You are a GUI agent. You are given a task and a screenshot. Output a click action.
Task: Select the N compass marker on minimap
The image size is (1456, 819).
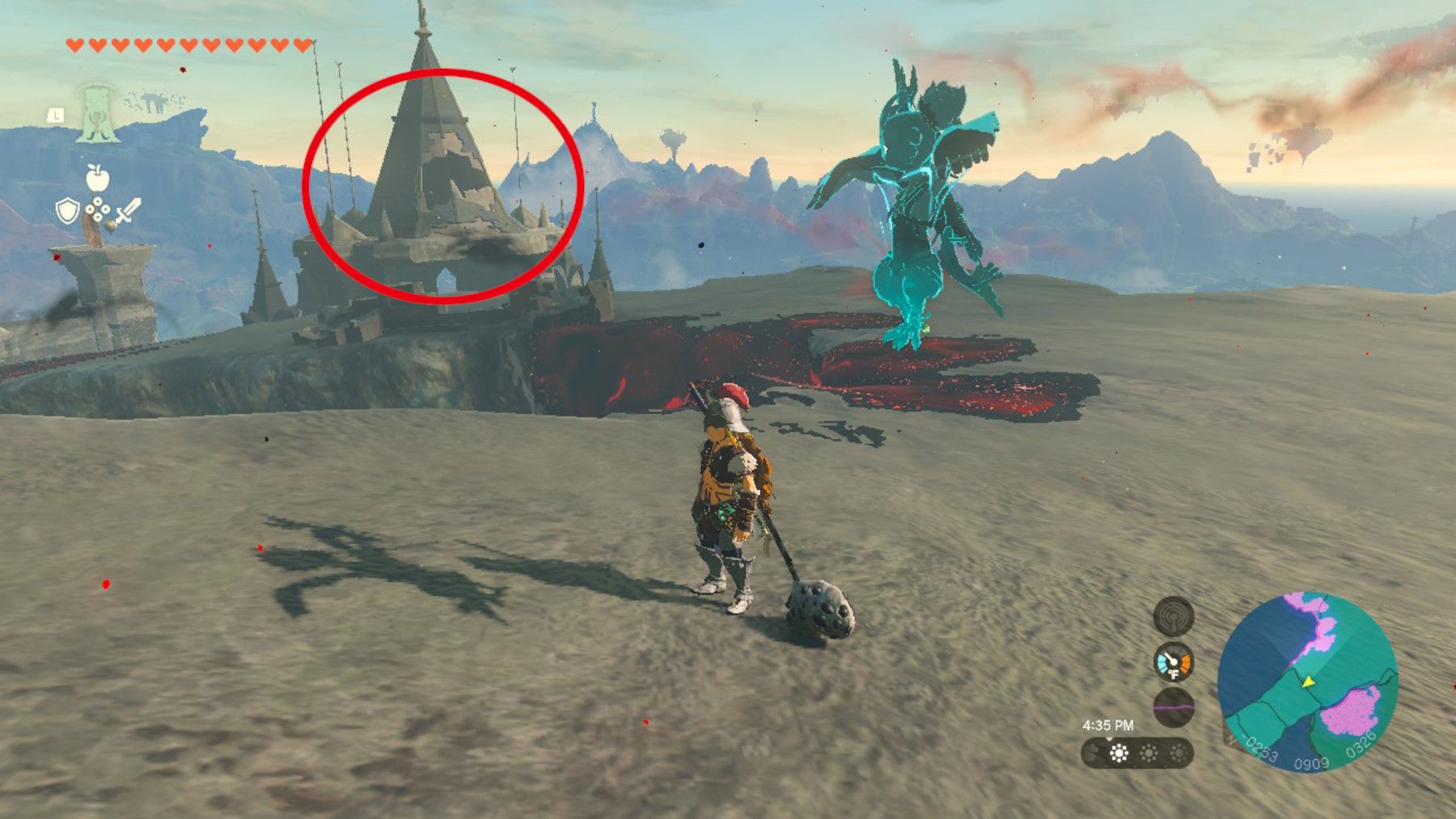point(1231,741)
